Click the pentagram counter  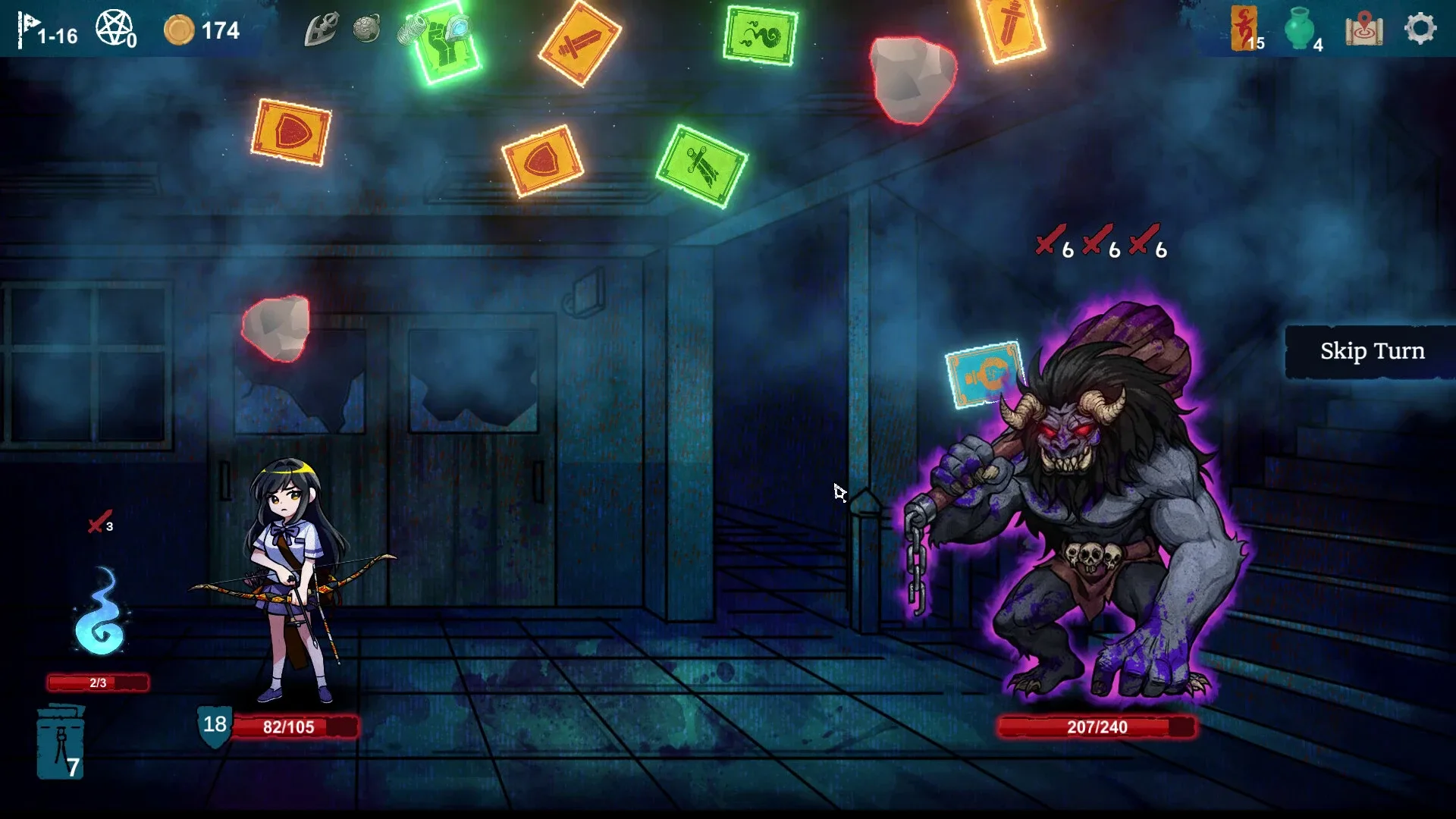pos(114,25)
